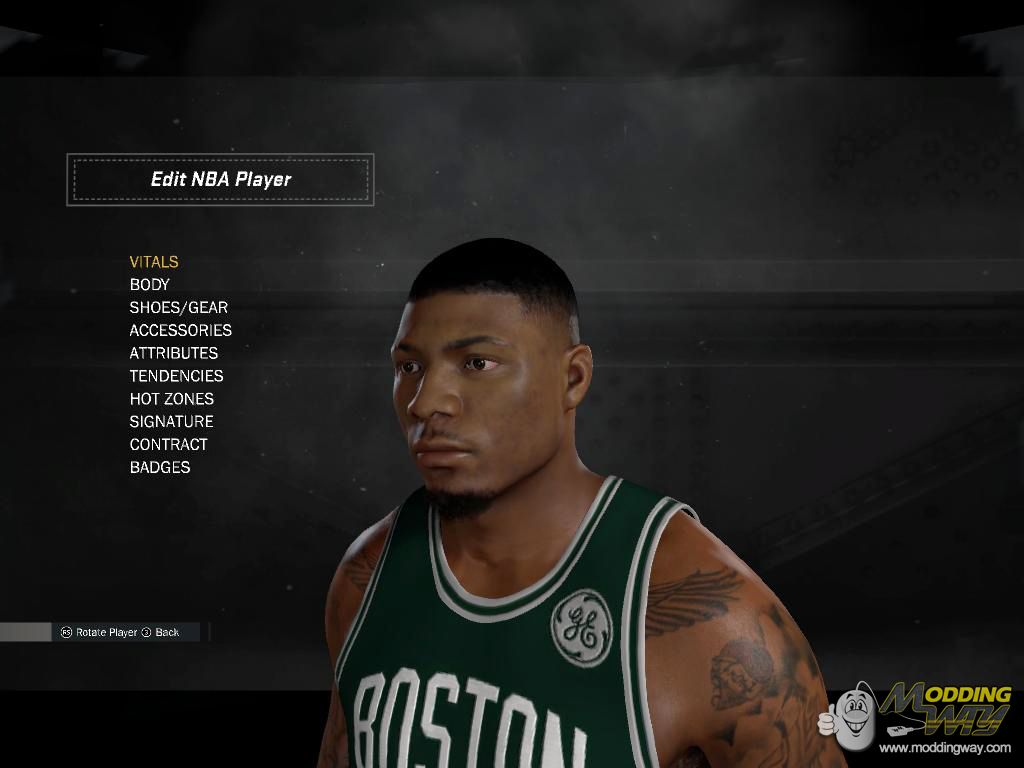Open the ATTRIBUTES section

click(173, 353)
